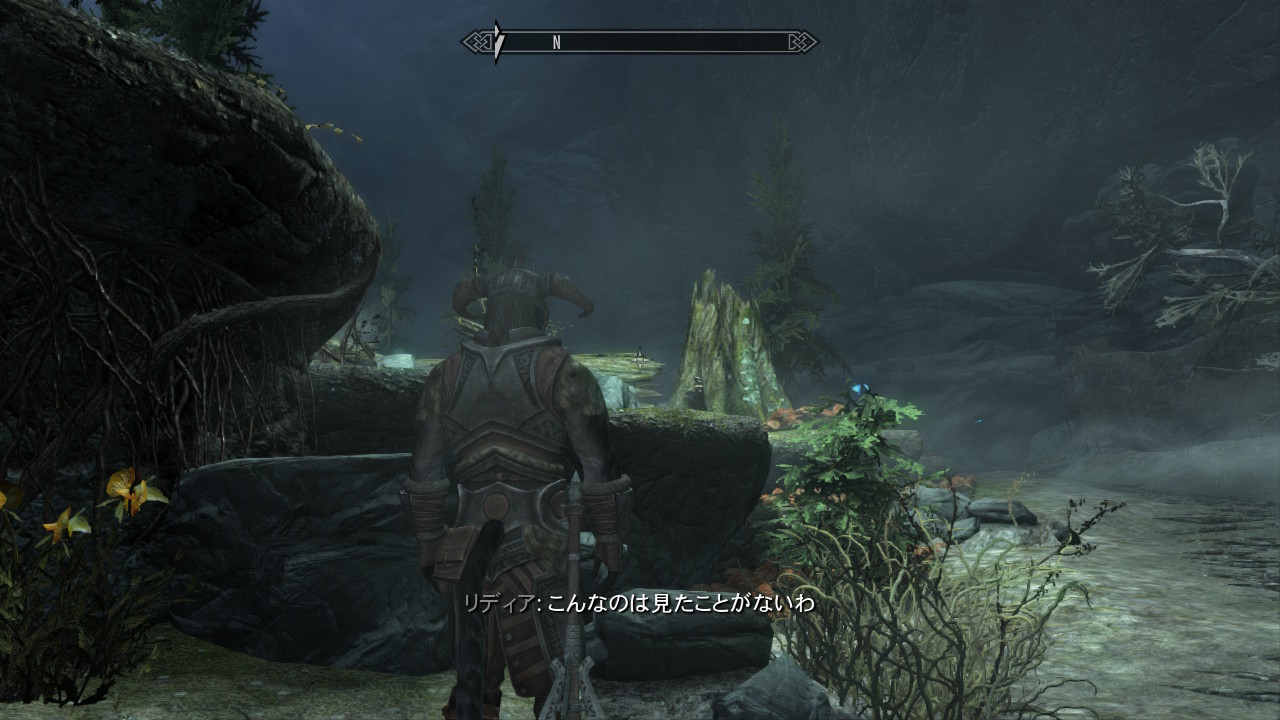
Task: Click the compass bar at the top
Action: click(x=640, y=42)
